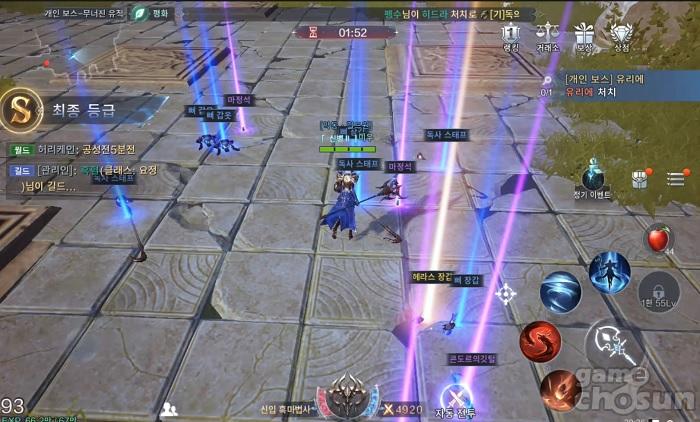700x422 pixels.
Task: Activate the red dragon skill
Action: 540,342
